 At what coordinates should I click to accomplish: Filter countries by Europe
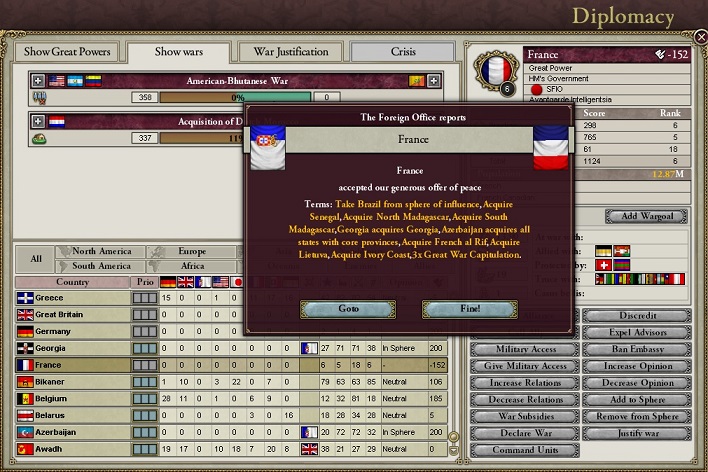click(192, 252)
